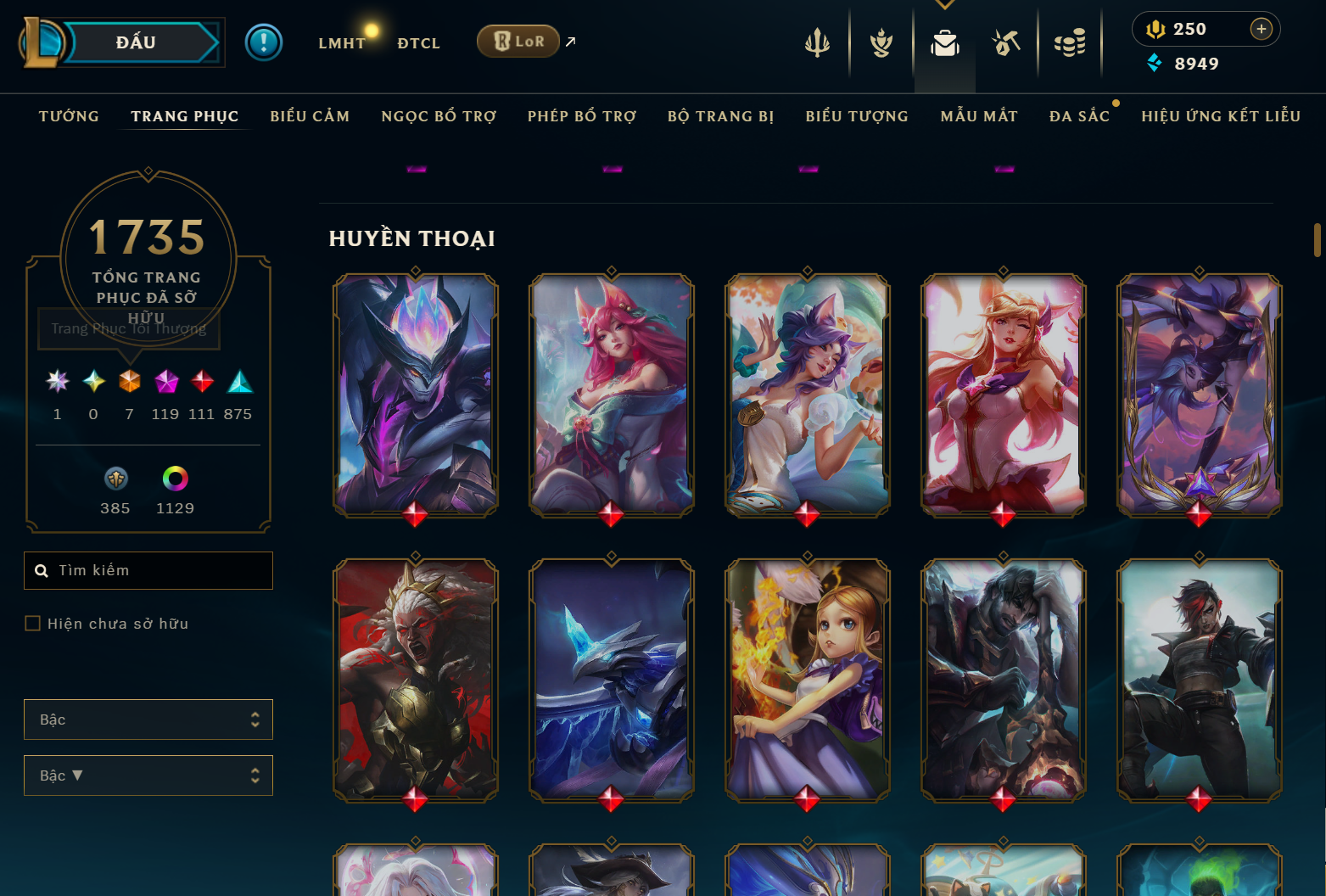Open the blue exclamation notification icon
1326x896 pixels.
click(264, 41)
